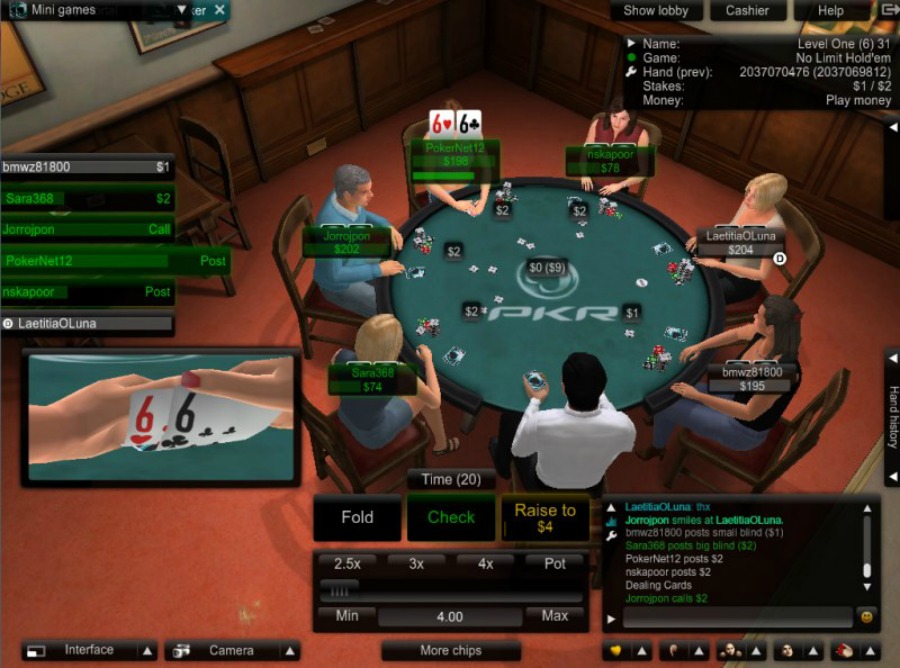The width and height of the screenshot is (900, 668).
Task: Click the bet amount slider handle
Action: (x=339, y=591)
